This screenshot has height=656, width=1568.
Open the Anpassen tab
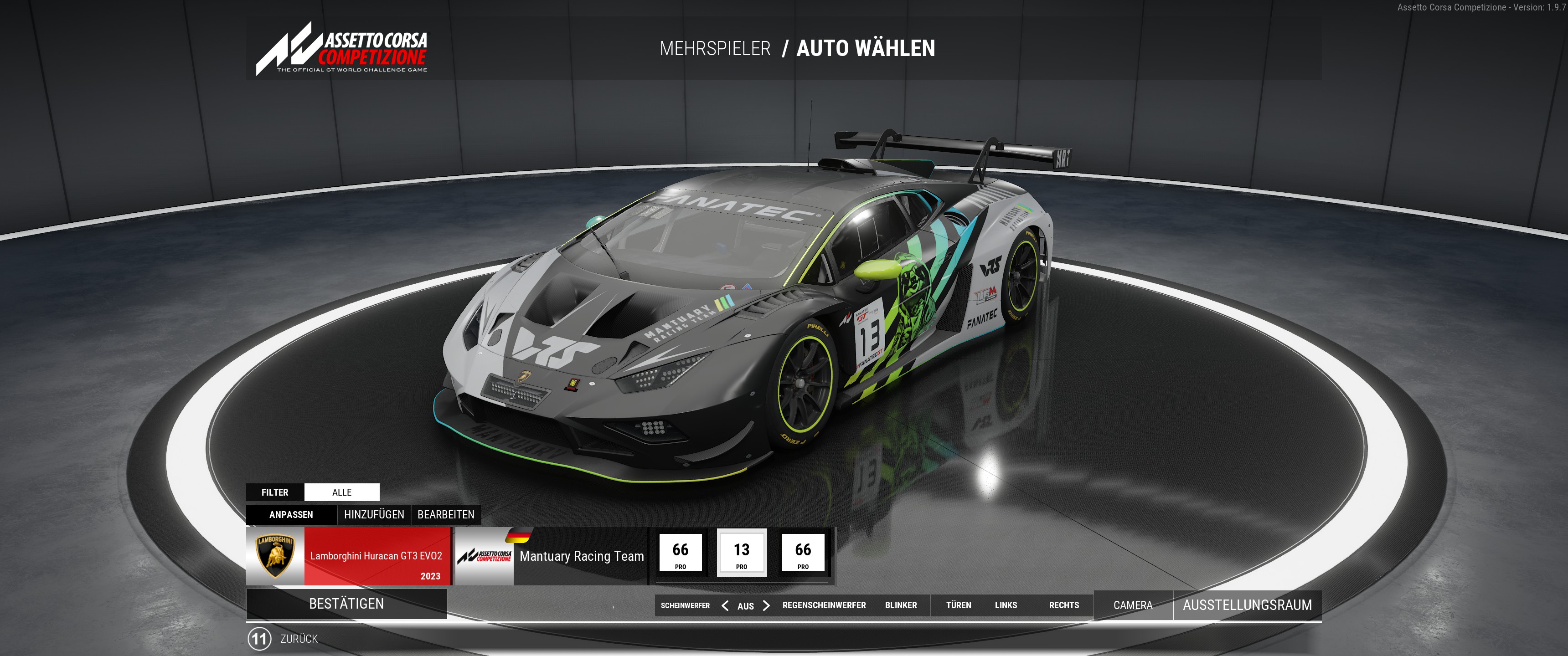tap(291, 514)
